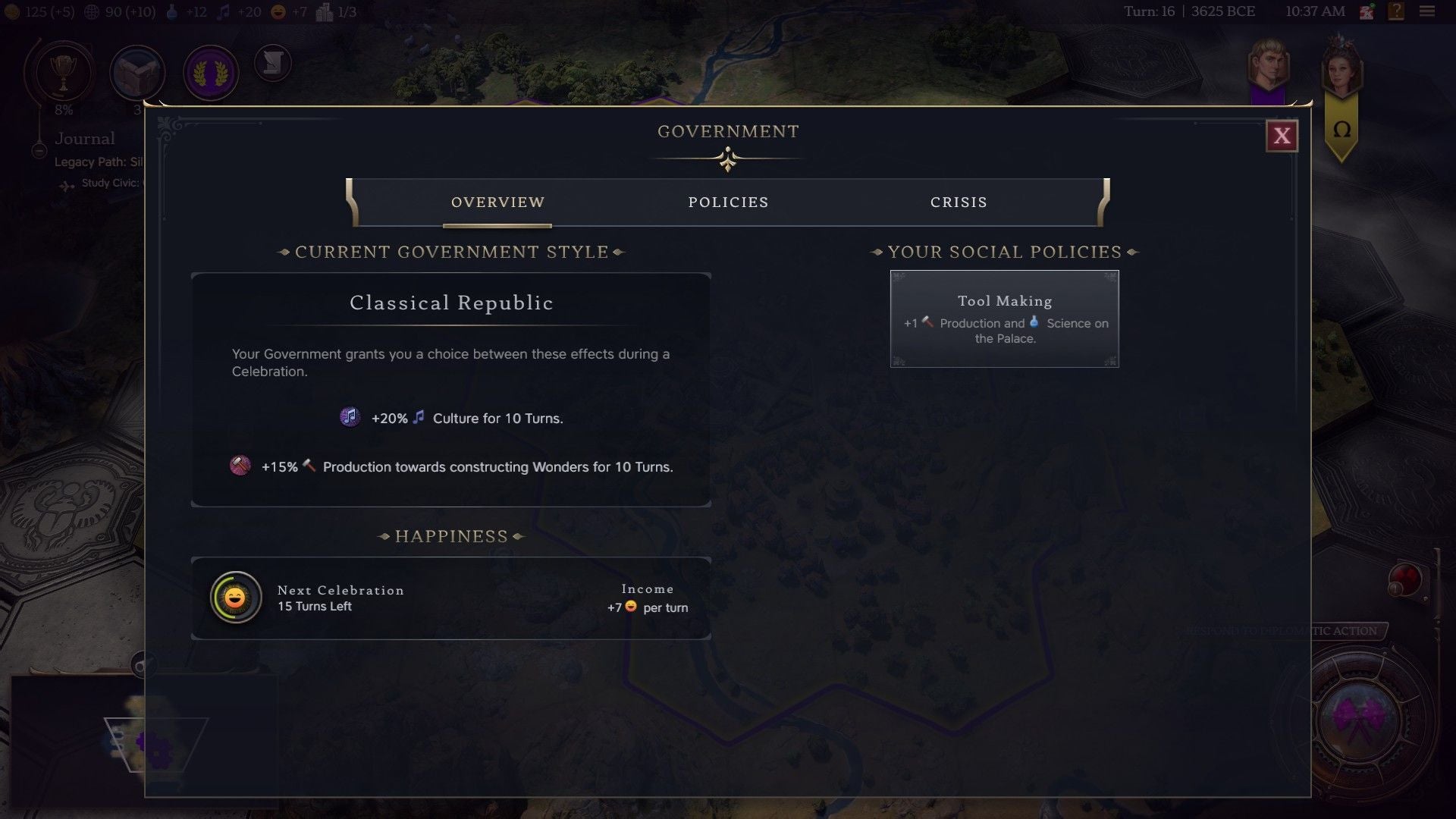The image size is (1456, 819).
Task: Open the influence globe indicator at top left
Action: point(90,11)
